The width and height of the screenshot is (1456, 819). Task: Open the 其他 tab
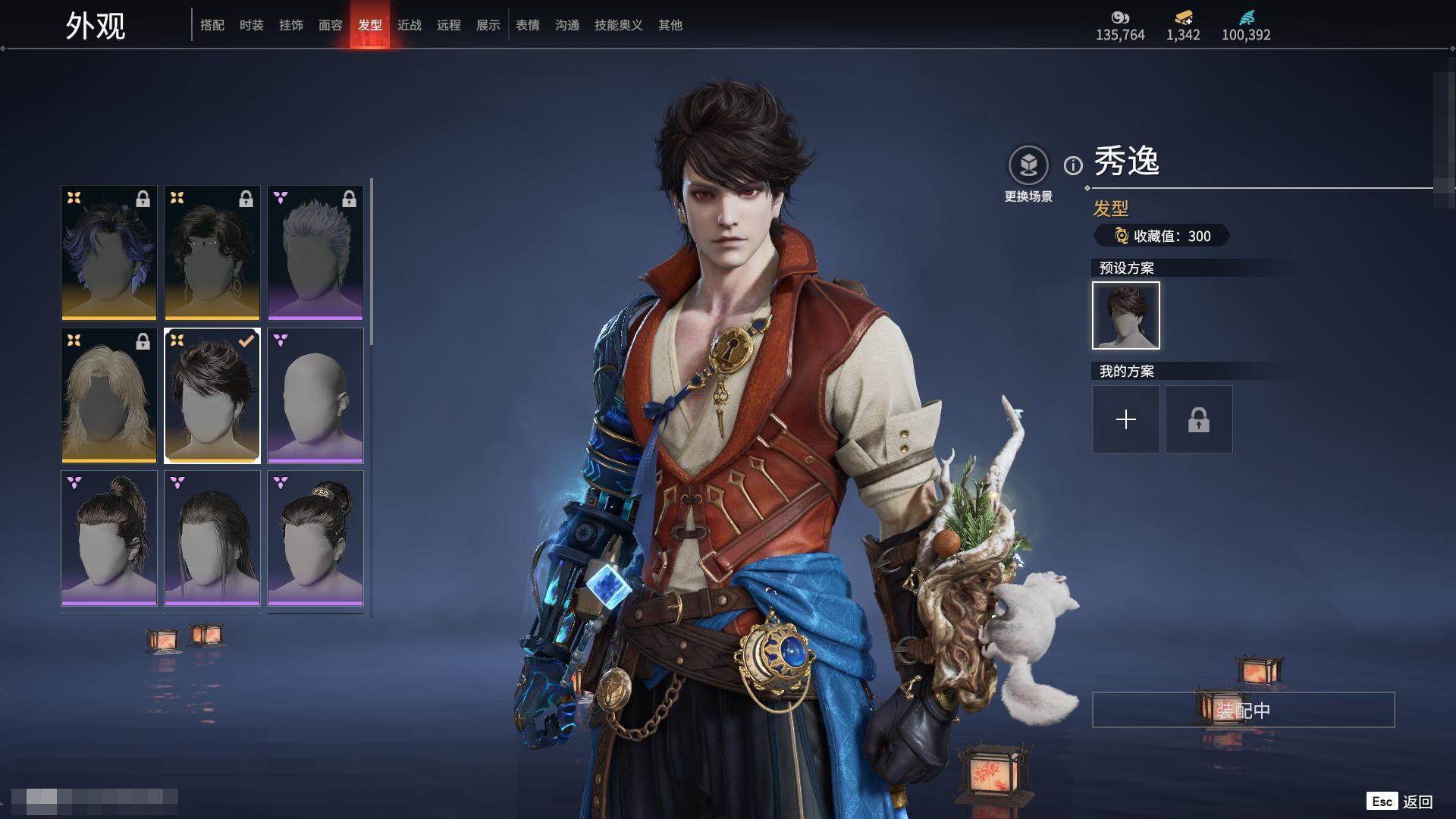coord(670,25)
